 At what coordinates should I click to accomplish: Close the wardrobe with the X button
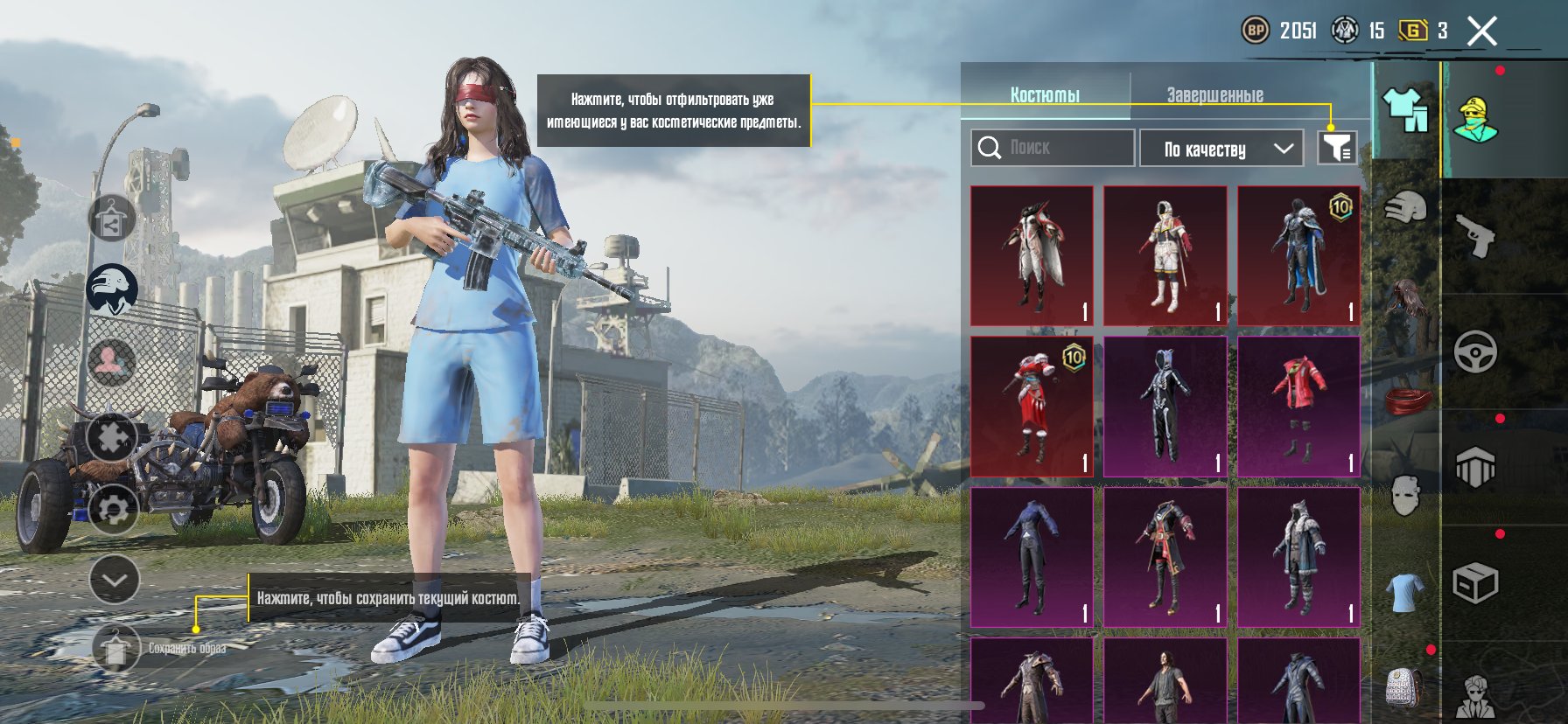tap(1481, 32)
